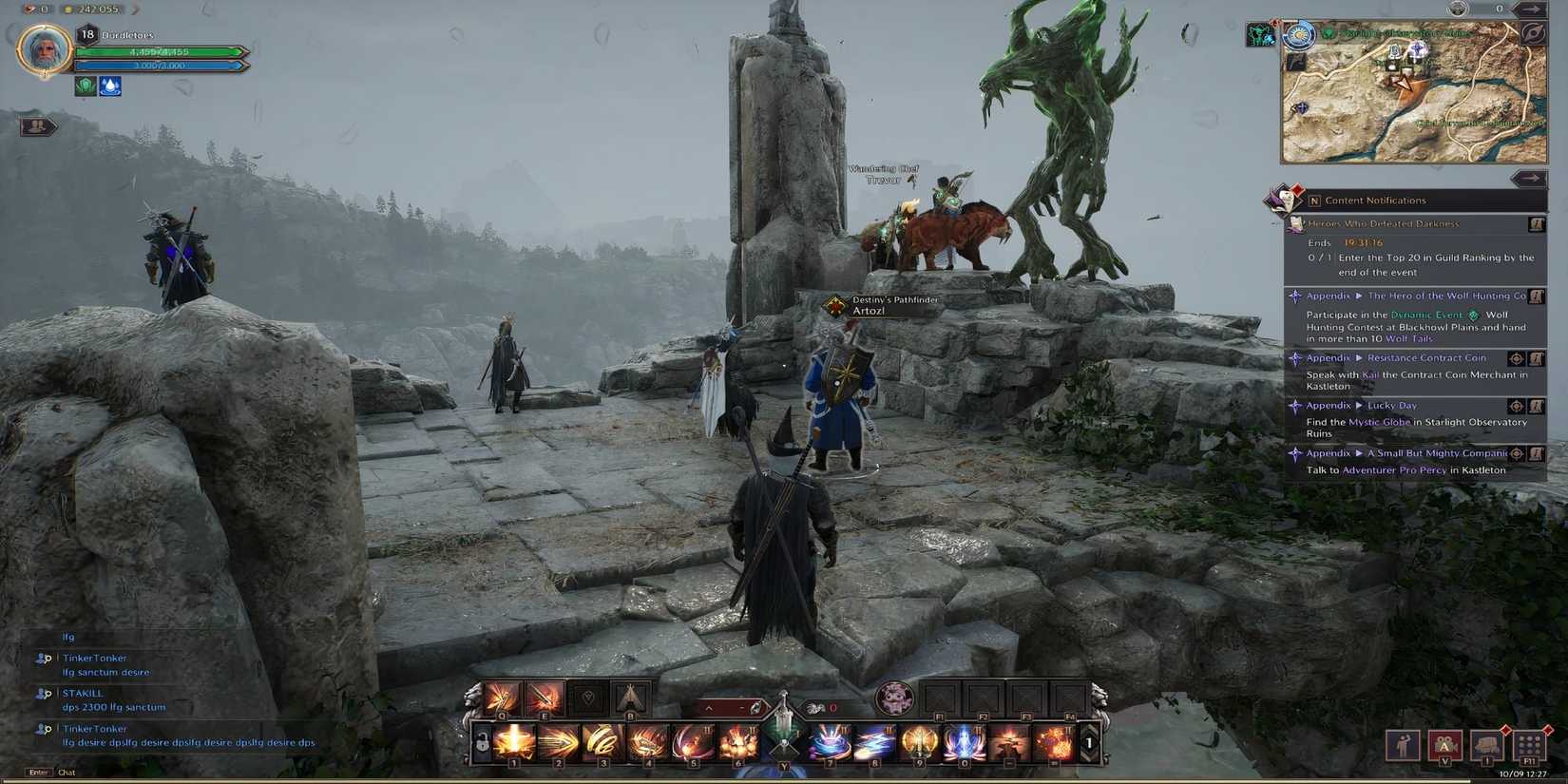Click the green health bar of Burdletoes
Viewport: 1568px width, 784px height.
[157, 53]
